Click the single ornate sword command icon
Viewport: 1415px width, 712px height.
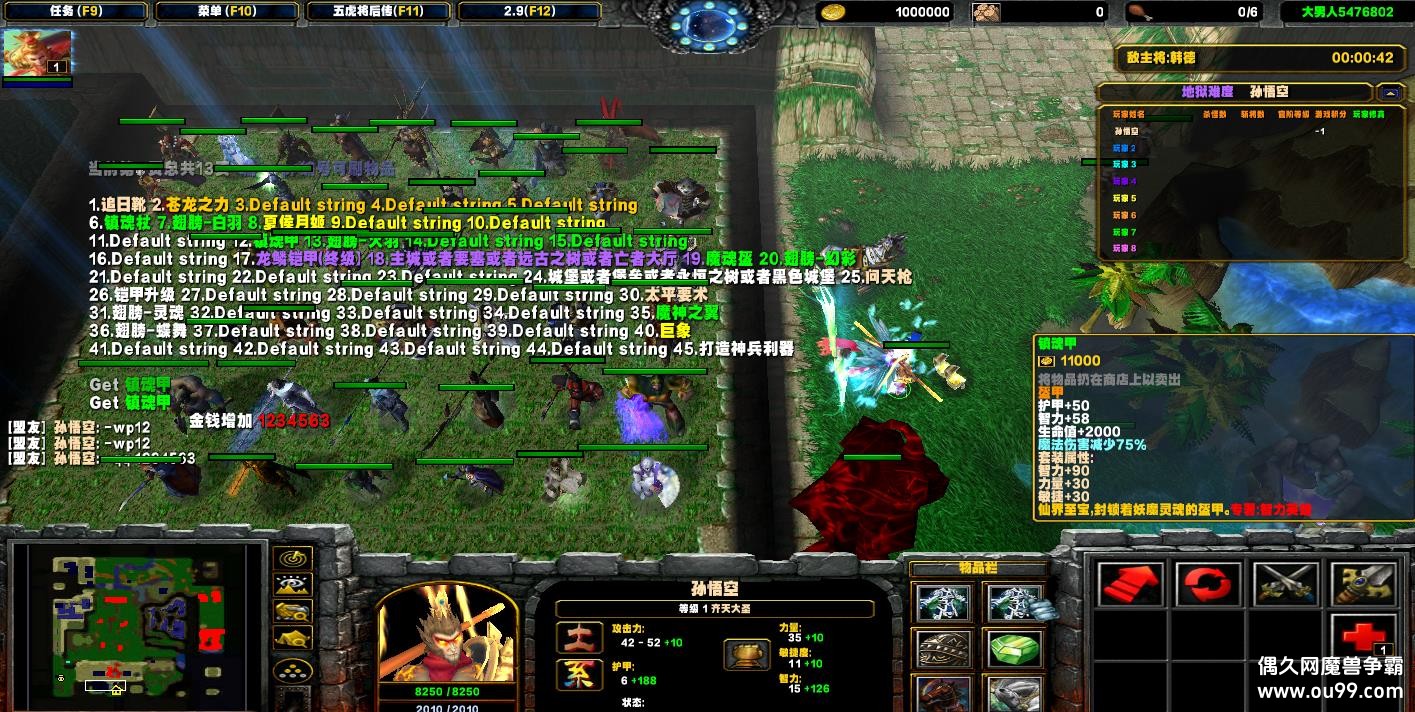[x=1363, y=583]
